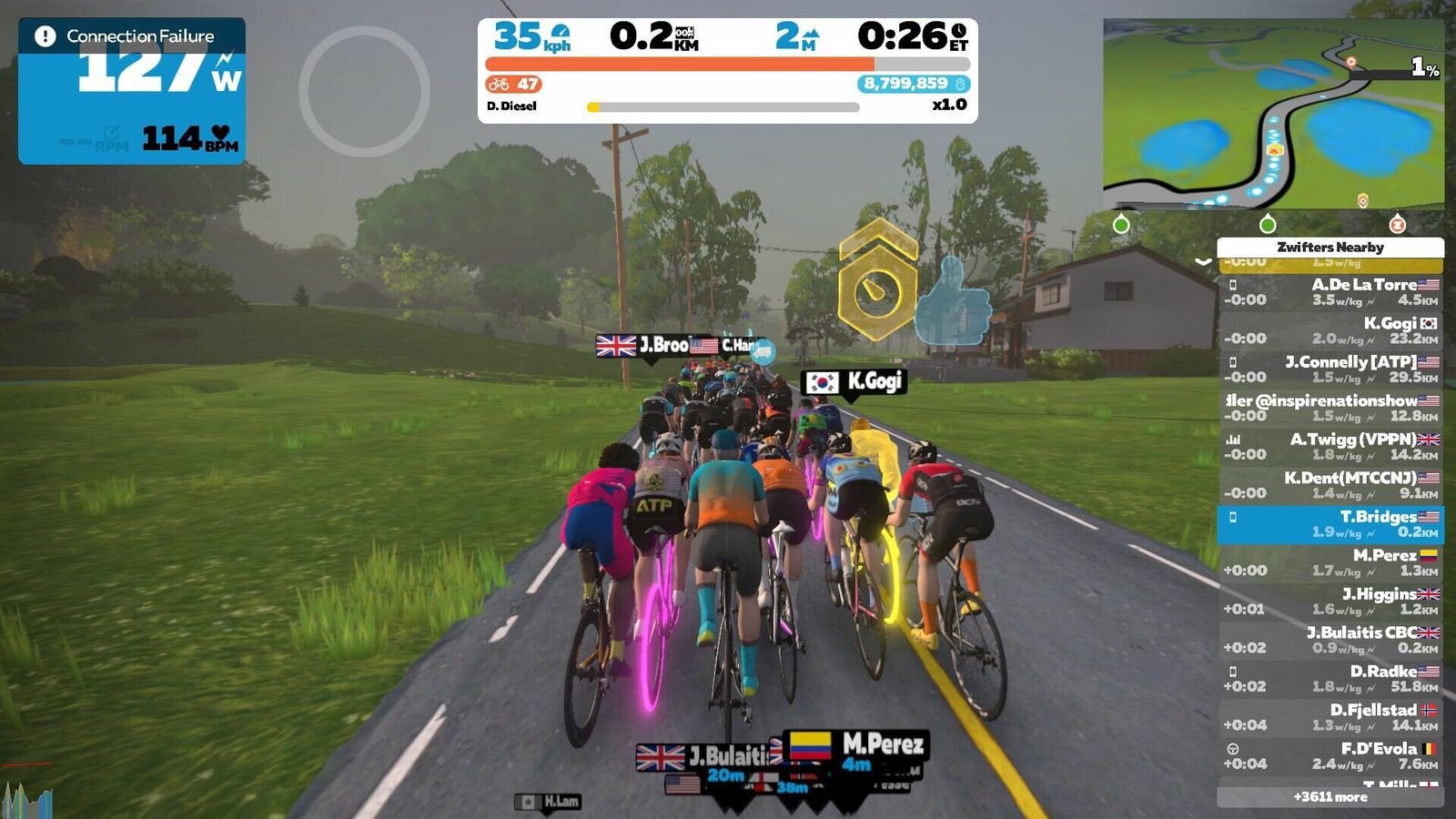Choose M.Perez's row in the Zwifters Nearby list
Screen dimensions: 1456x819
[1330, 563]
